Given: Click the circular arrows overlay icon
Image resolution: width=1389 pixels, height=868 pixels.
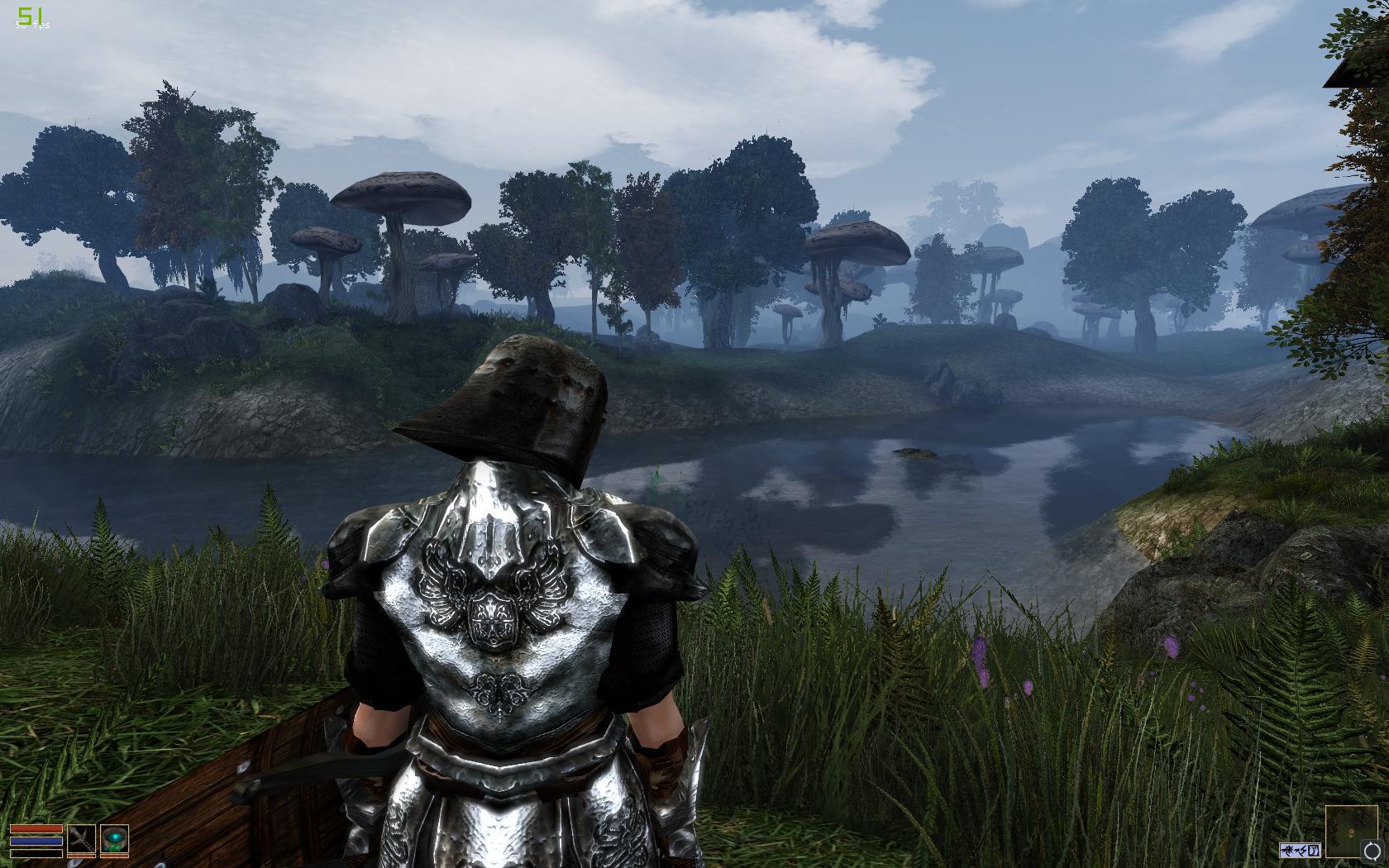Looking at the screenshot, I should [x=1371, y=851].
